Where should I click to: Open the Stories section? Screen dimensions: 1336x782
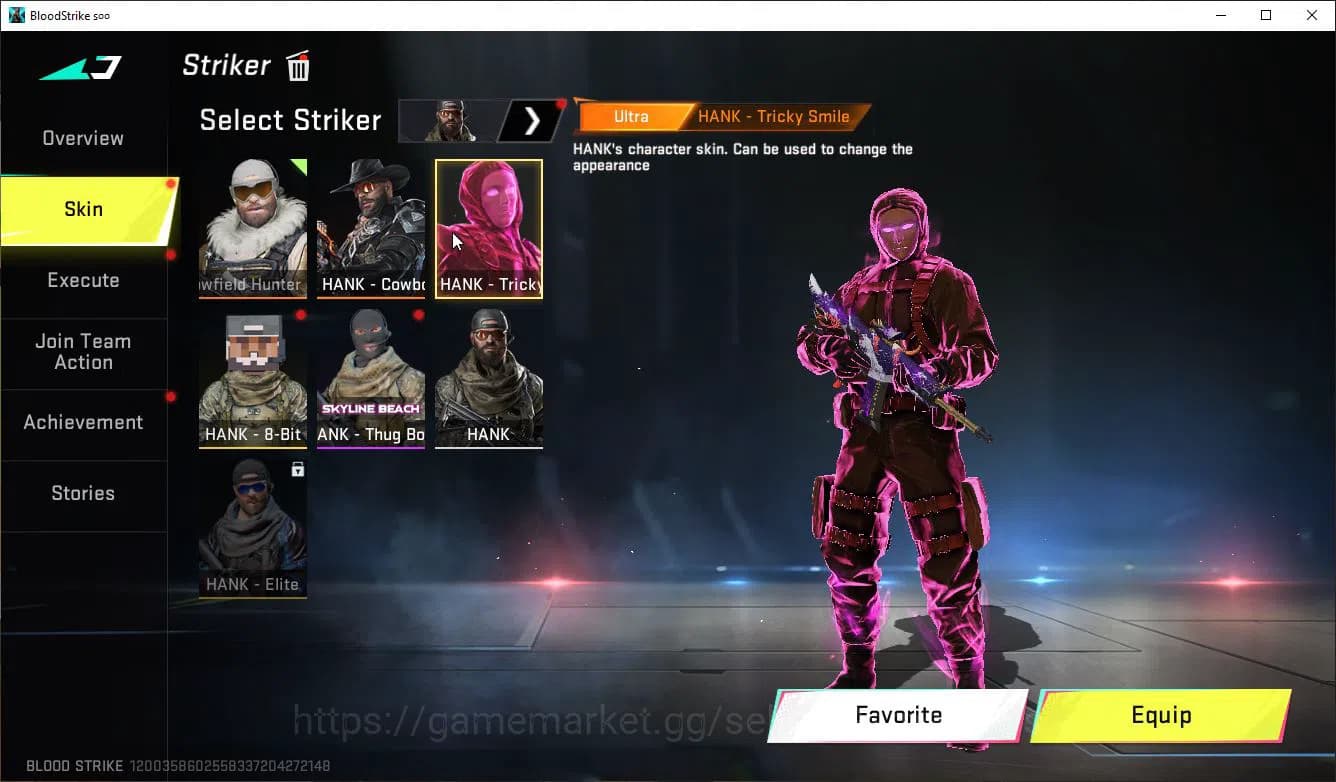83,493
